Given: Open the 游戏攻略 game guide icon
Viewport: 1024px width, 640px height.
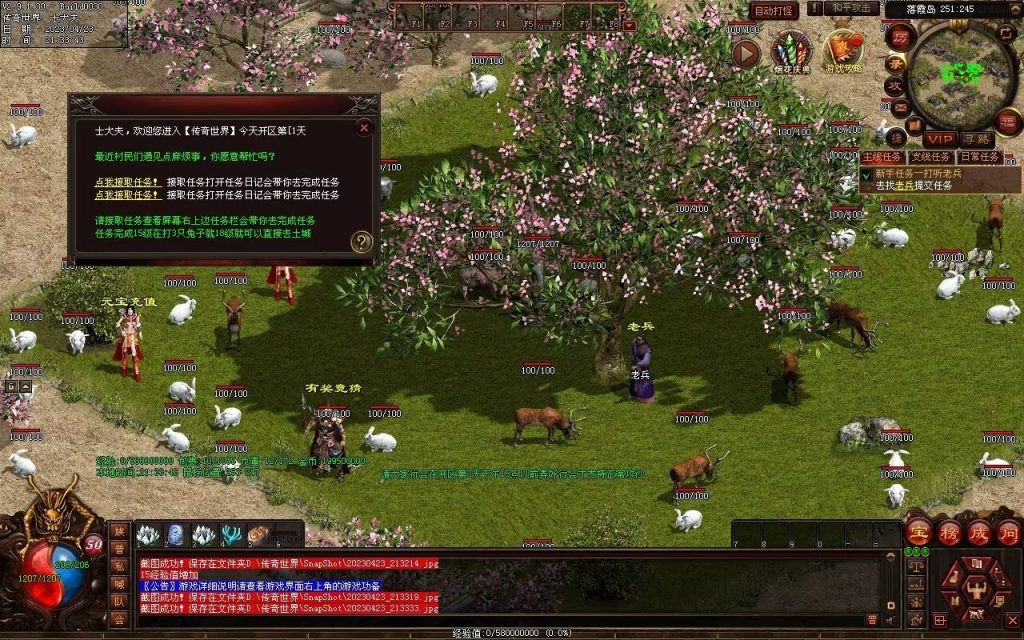Looking at the screenshot, I should 842,51.
